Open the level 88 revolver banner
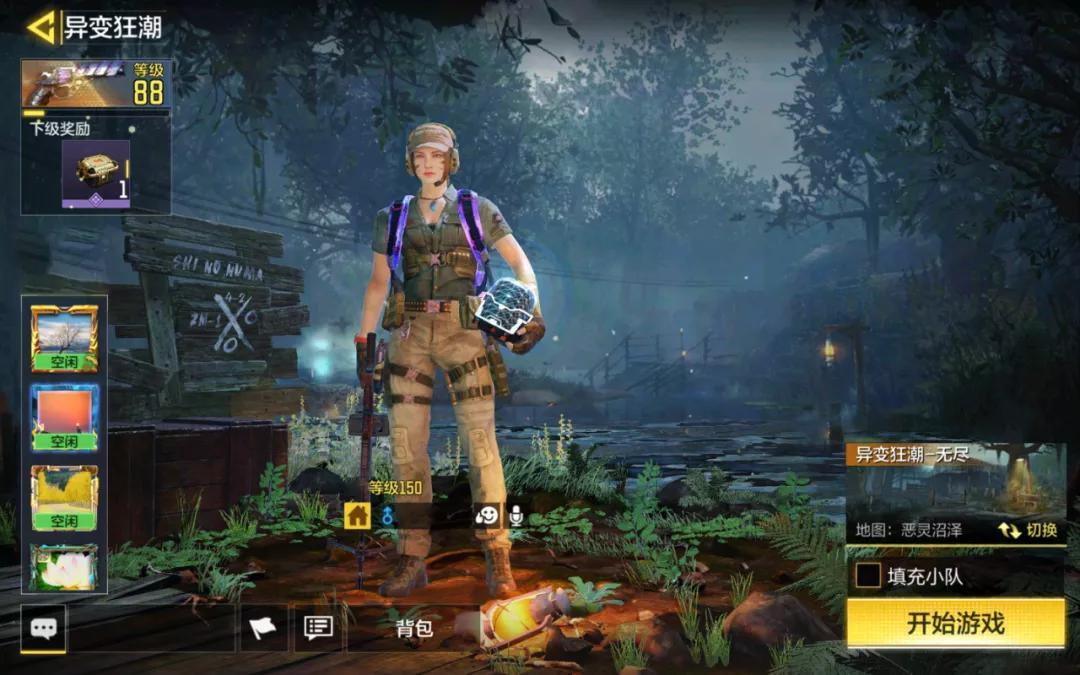 96,84
